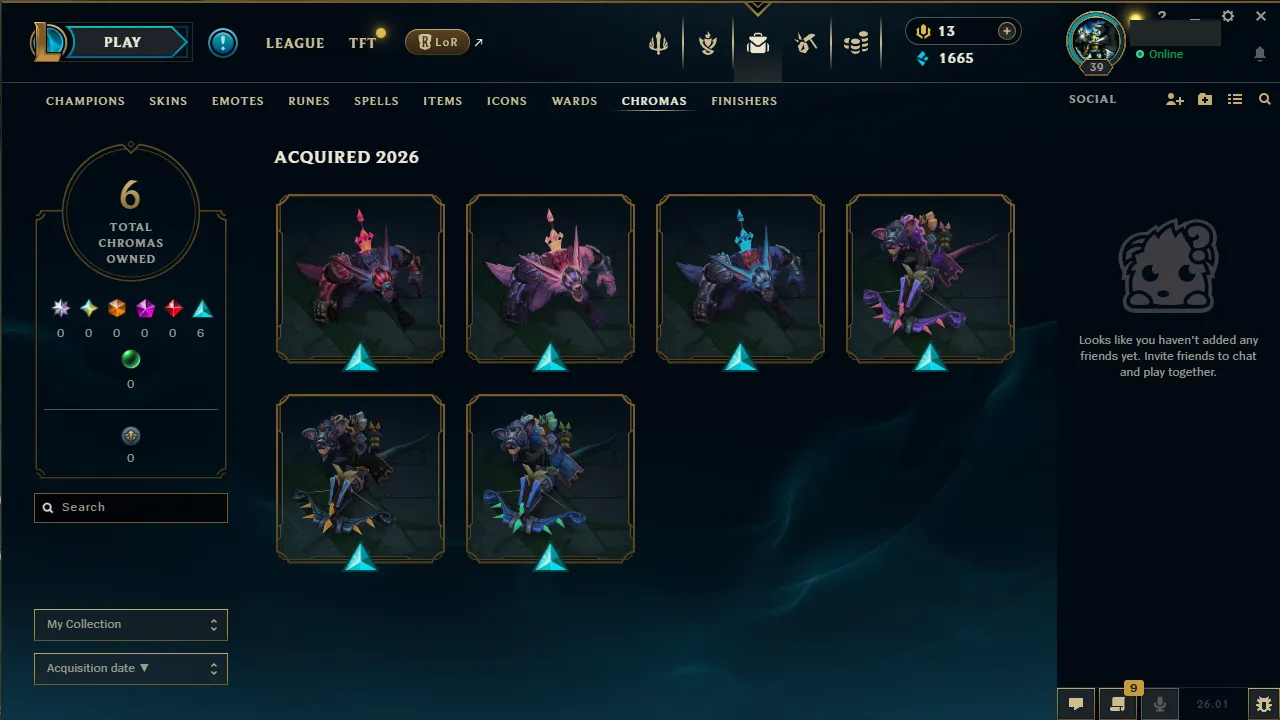Click the plus to buy RP
1280x720 pixels.
click(1007, 31)
